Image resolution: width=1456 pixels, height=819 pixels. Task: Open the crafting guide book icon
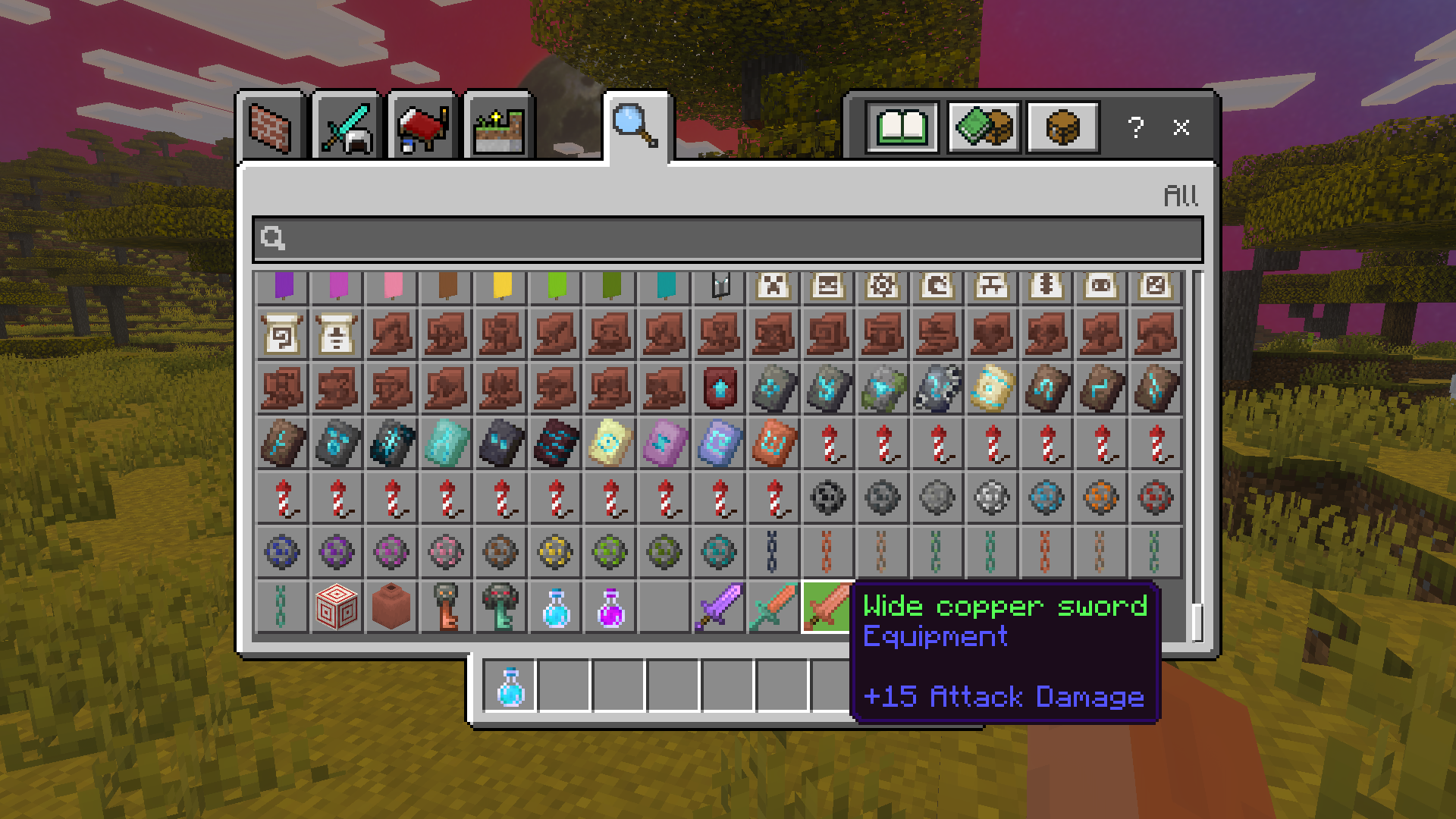click(x=901, y=126)
